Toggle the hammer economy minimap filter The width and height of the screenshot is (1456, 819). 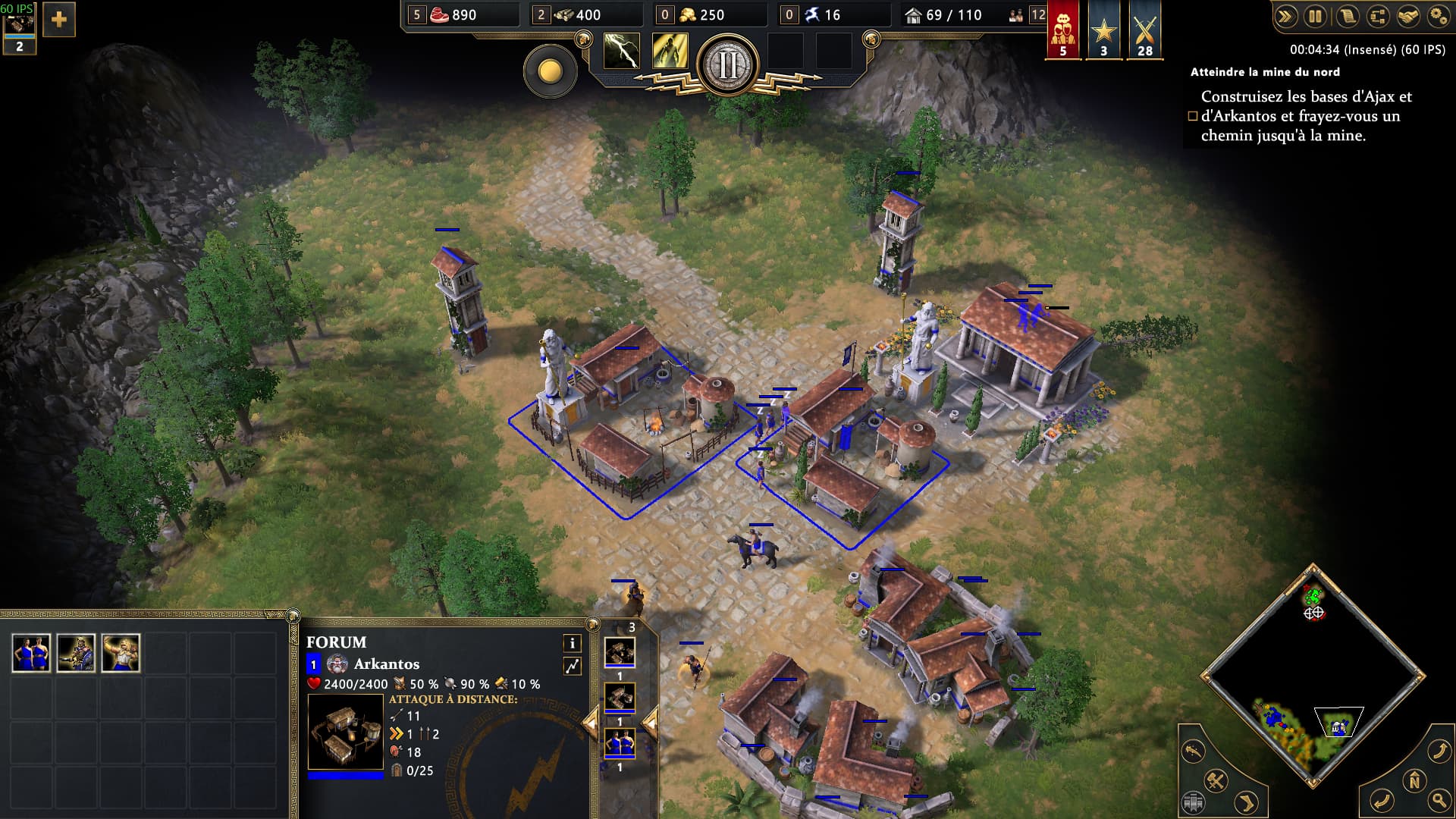[1216, 780]
